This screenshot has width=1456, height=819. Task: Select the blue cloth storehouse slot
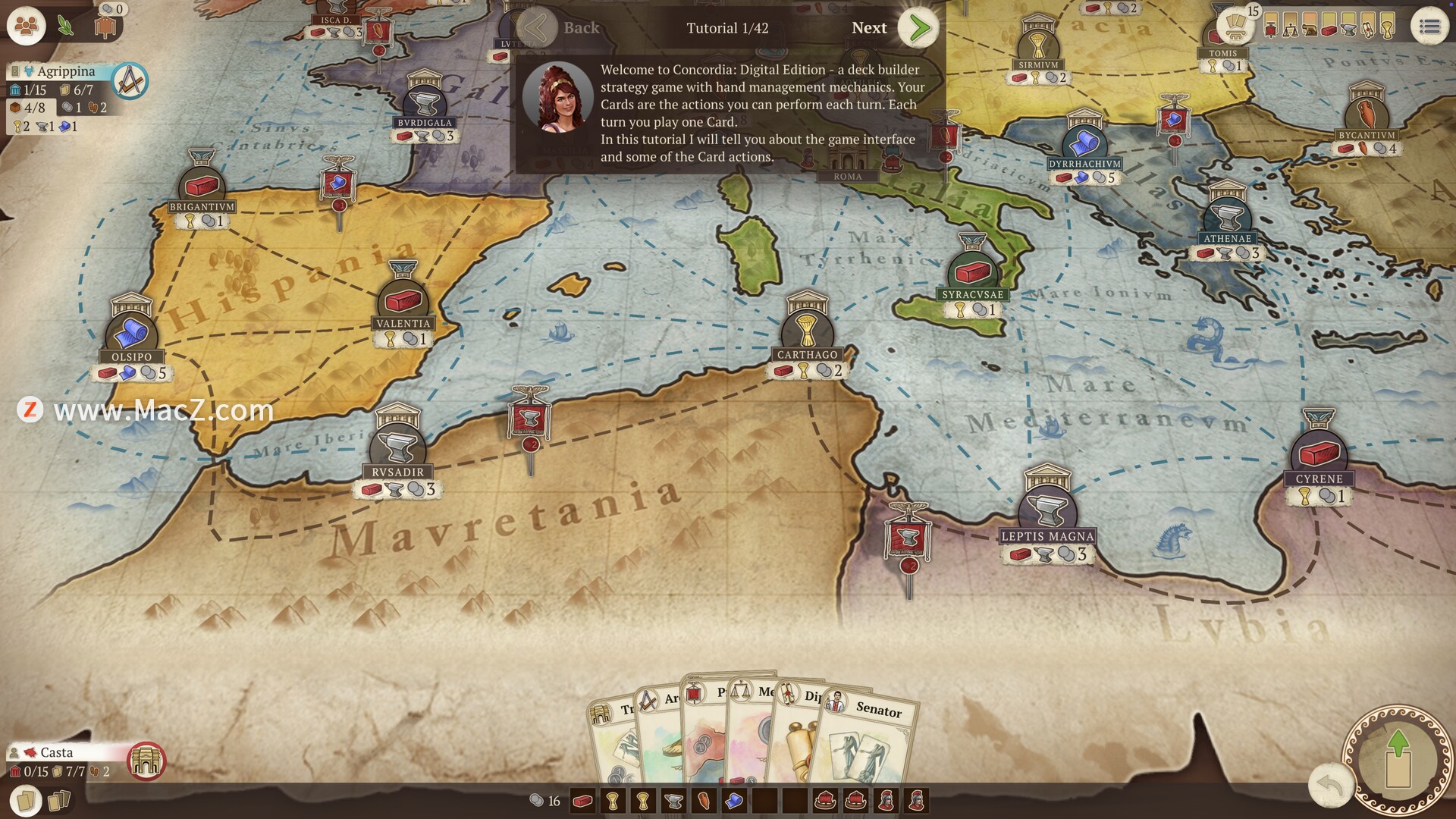click(734, 801)
